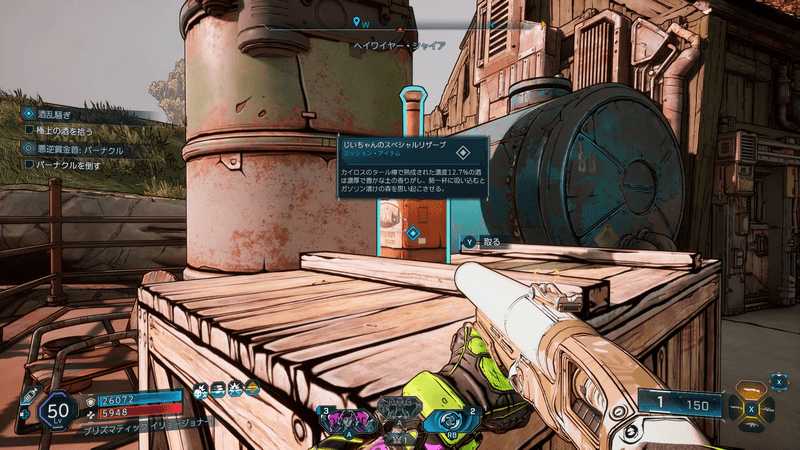
Task: Open the weapon selection wheel
Action: 751,408
